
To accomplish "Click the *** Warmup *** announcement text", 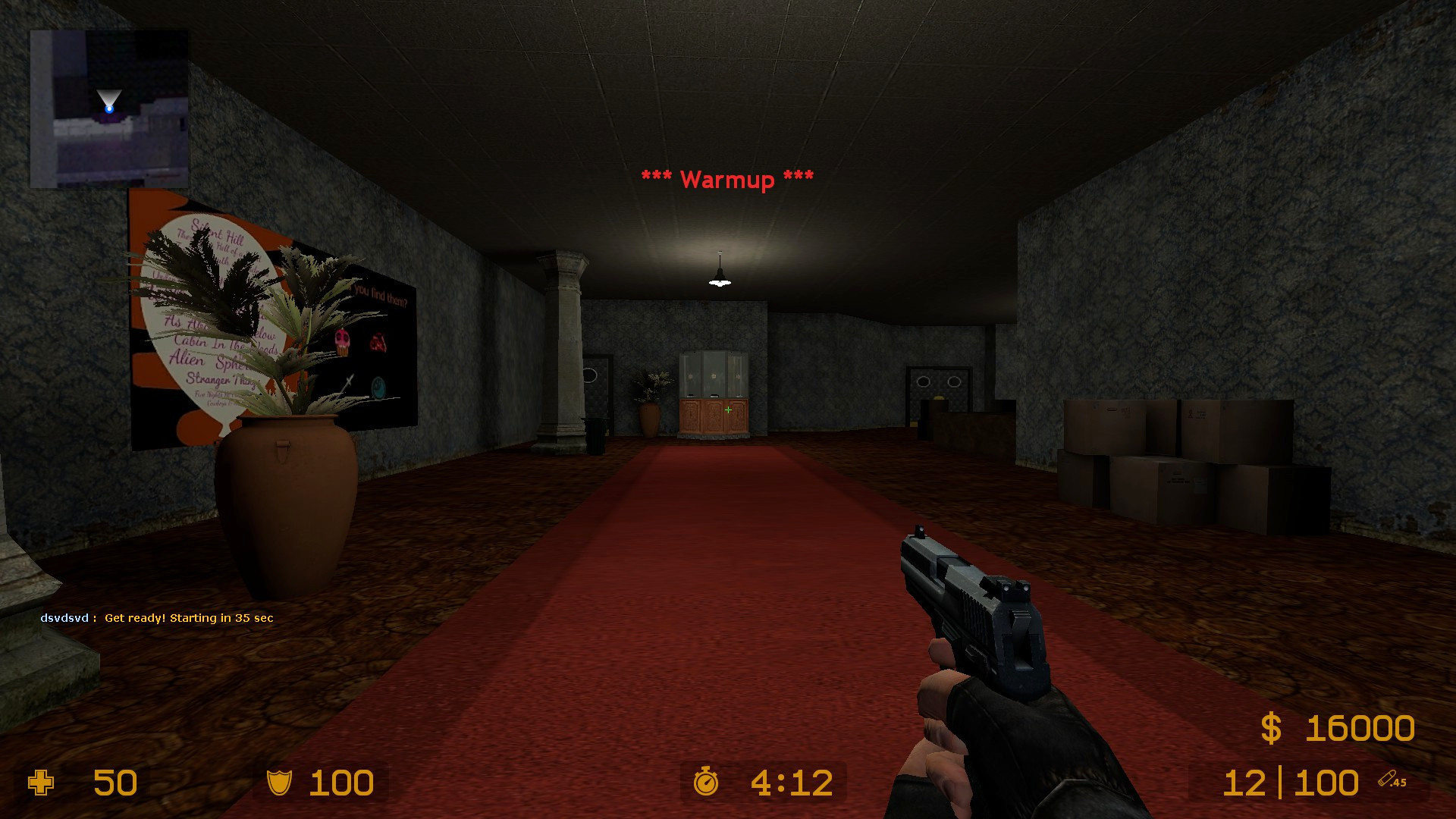I will coord(726,180).
